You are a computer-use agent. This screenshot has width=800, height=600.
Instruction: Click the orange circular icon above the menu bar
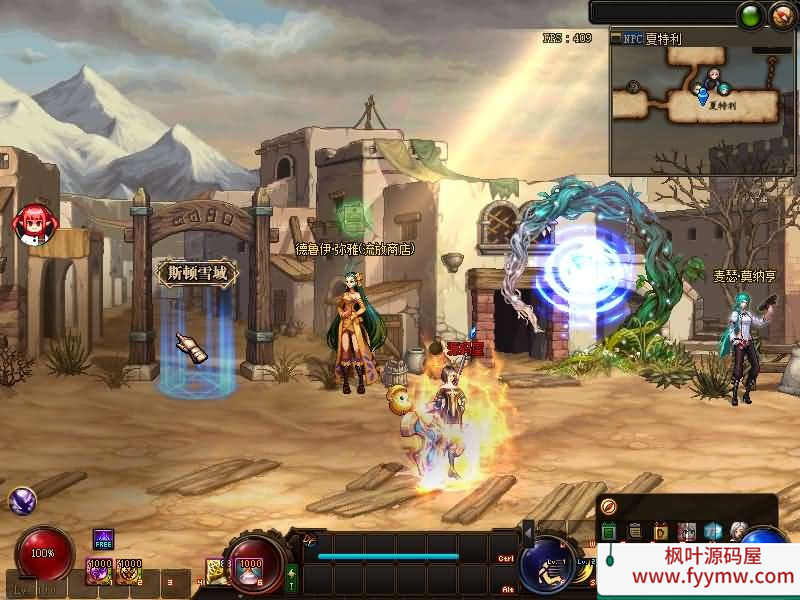tap(609, 507)
